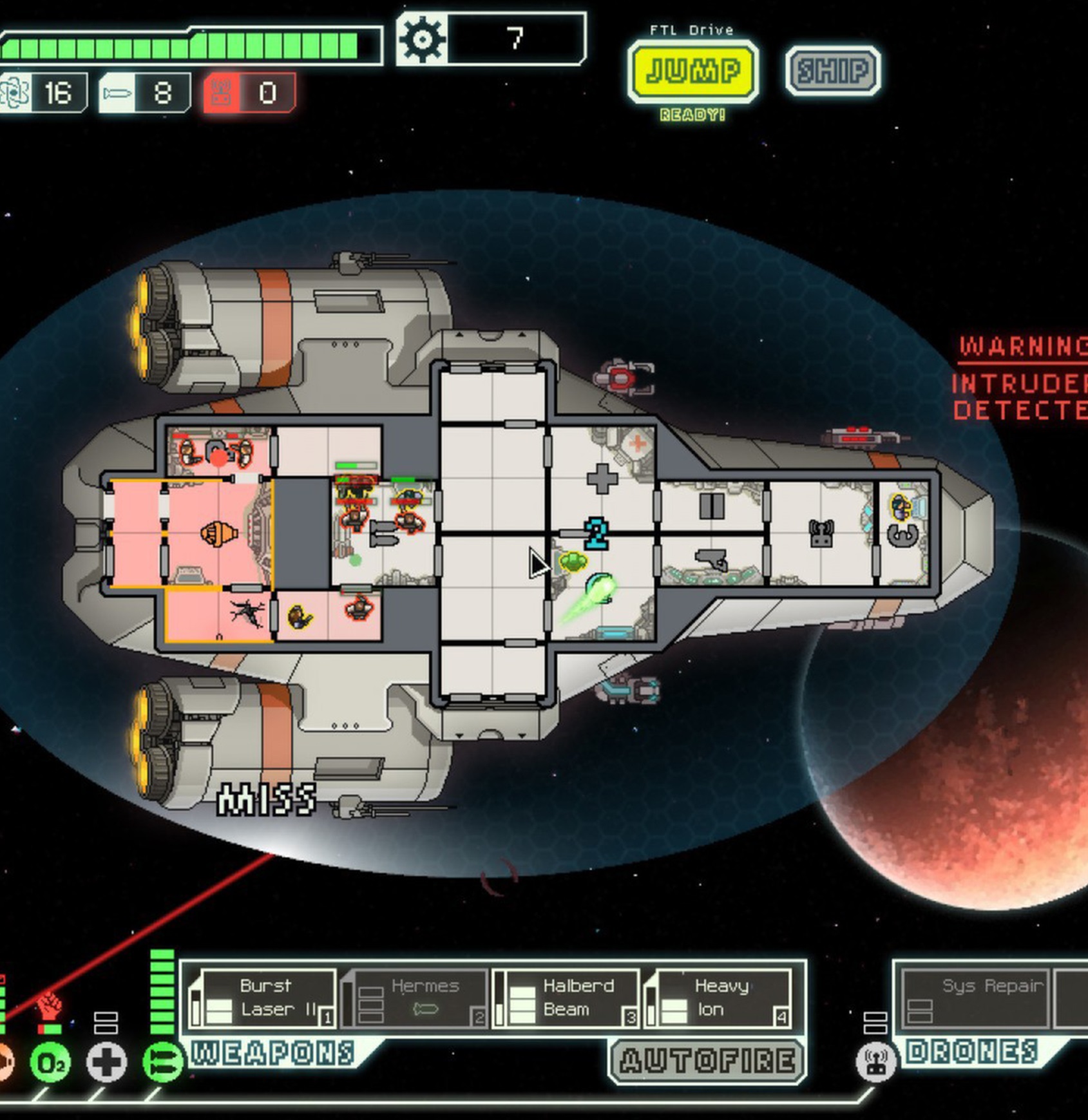
Task: Pick the Heavy Ion weapon slot
Action: tap(718, 998)
